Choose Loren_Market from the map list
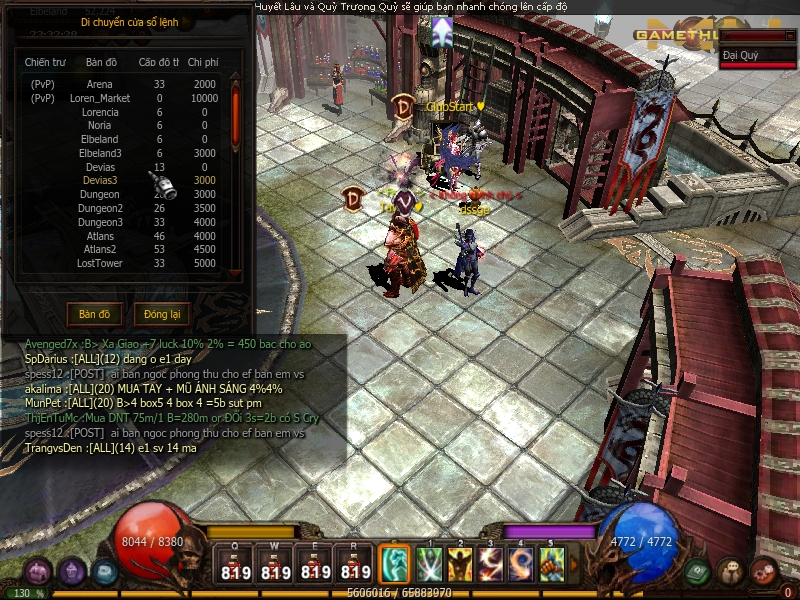 100,99
